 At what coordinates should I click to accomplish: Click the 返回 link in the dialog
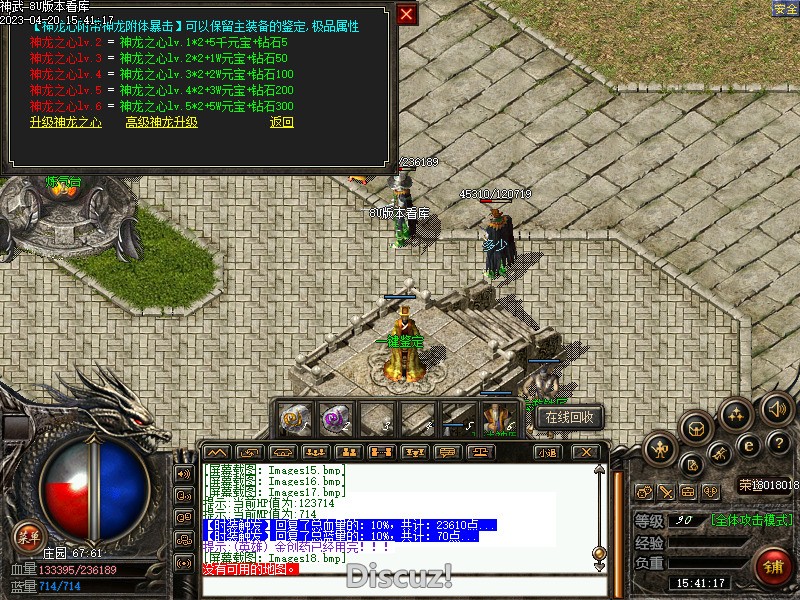point(282,122)
